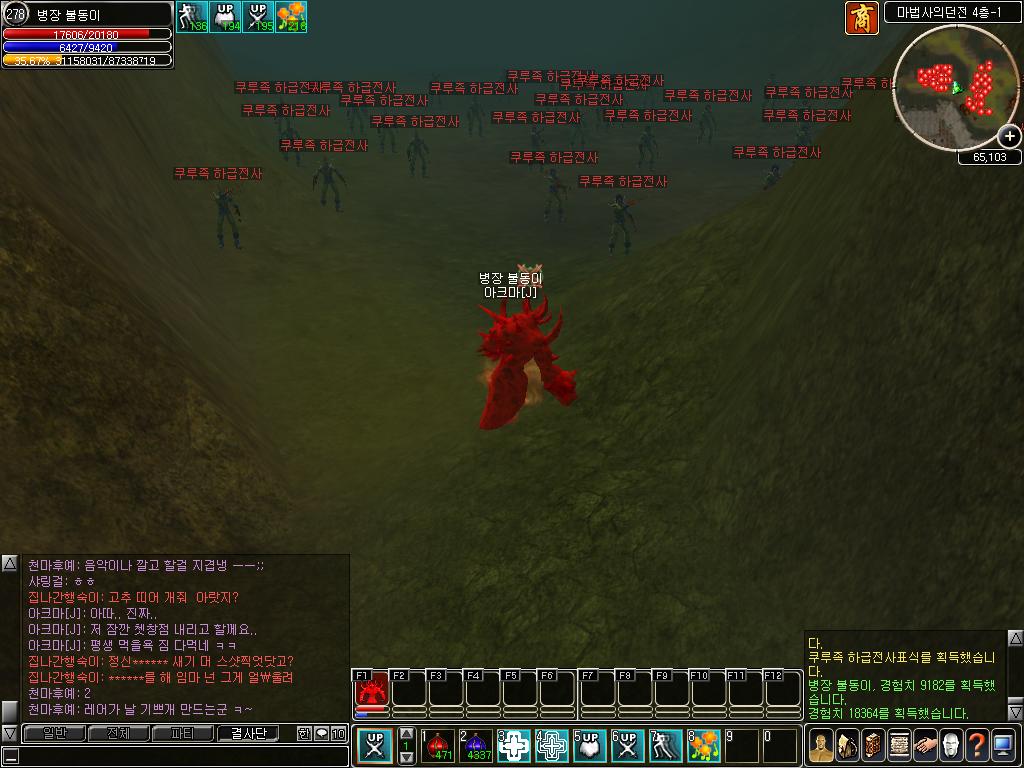Activate the running figure skill slot 7
Image resolution: width=1024 pixels, height=768 pixels.
(665, 746)
